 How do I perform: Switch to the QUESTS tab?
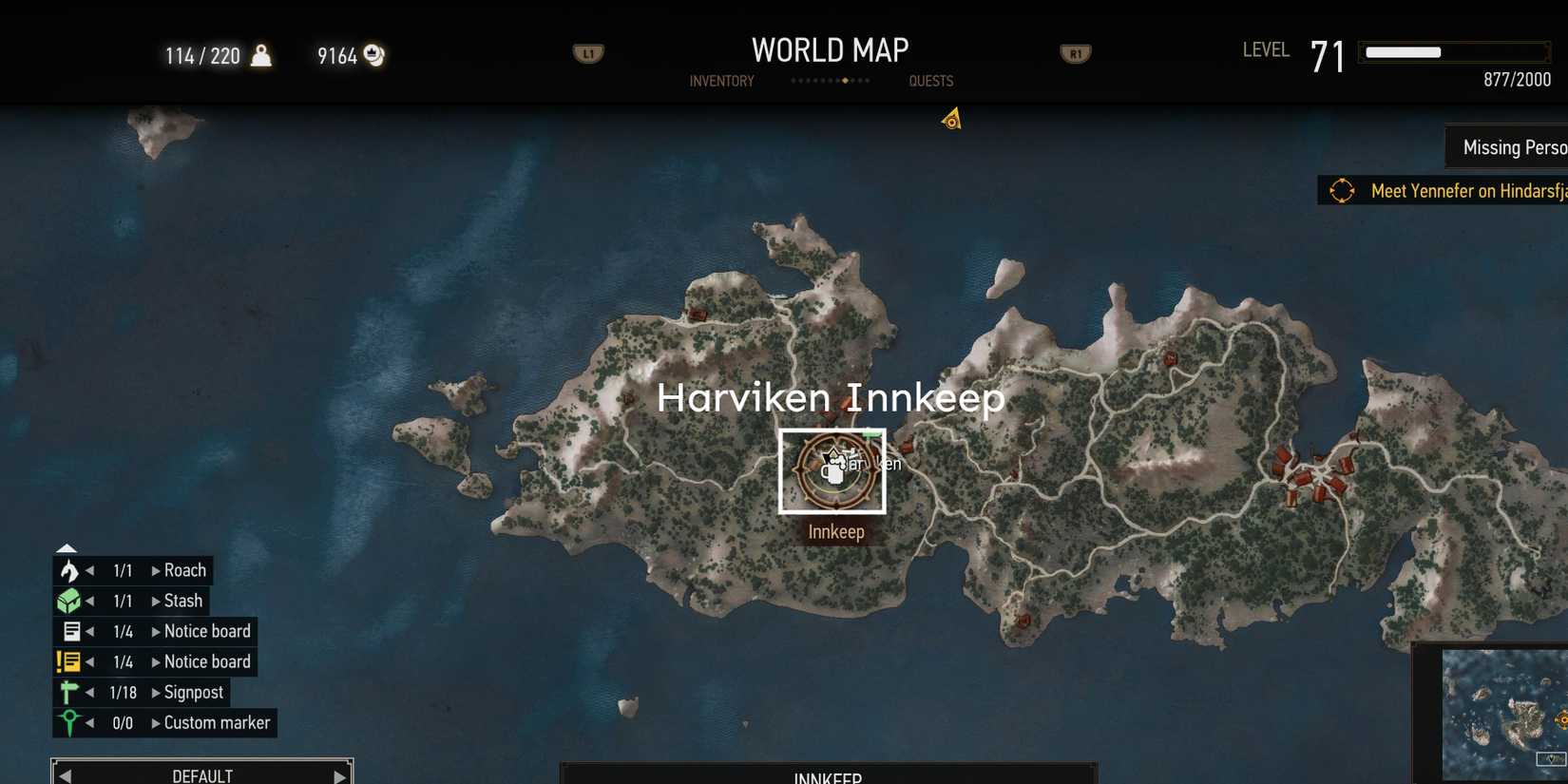[930, 81]
